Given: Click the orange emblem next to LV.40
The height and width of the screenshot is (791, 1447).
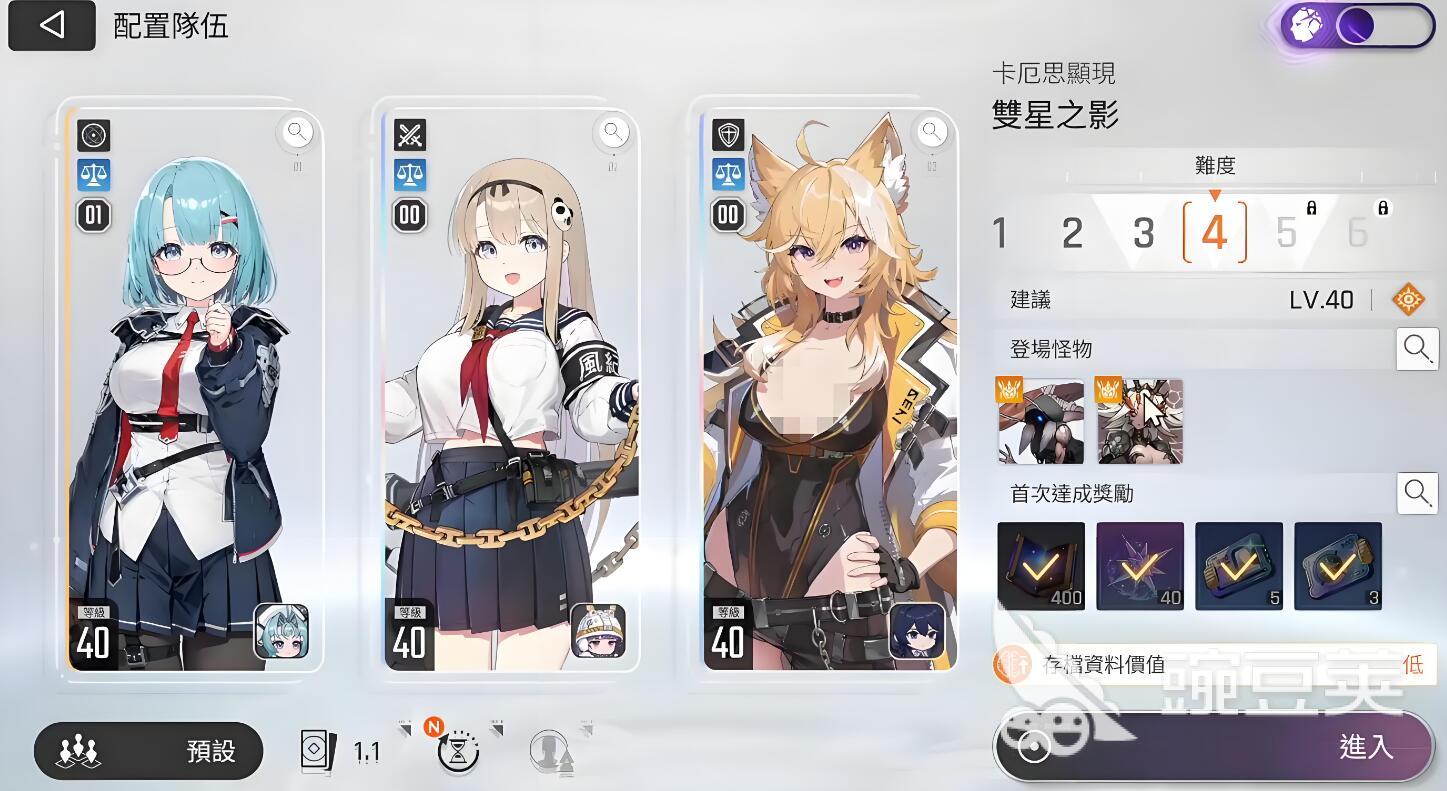Looking at the screenshot, I should tap(1409, 297).
